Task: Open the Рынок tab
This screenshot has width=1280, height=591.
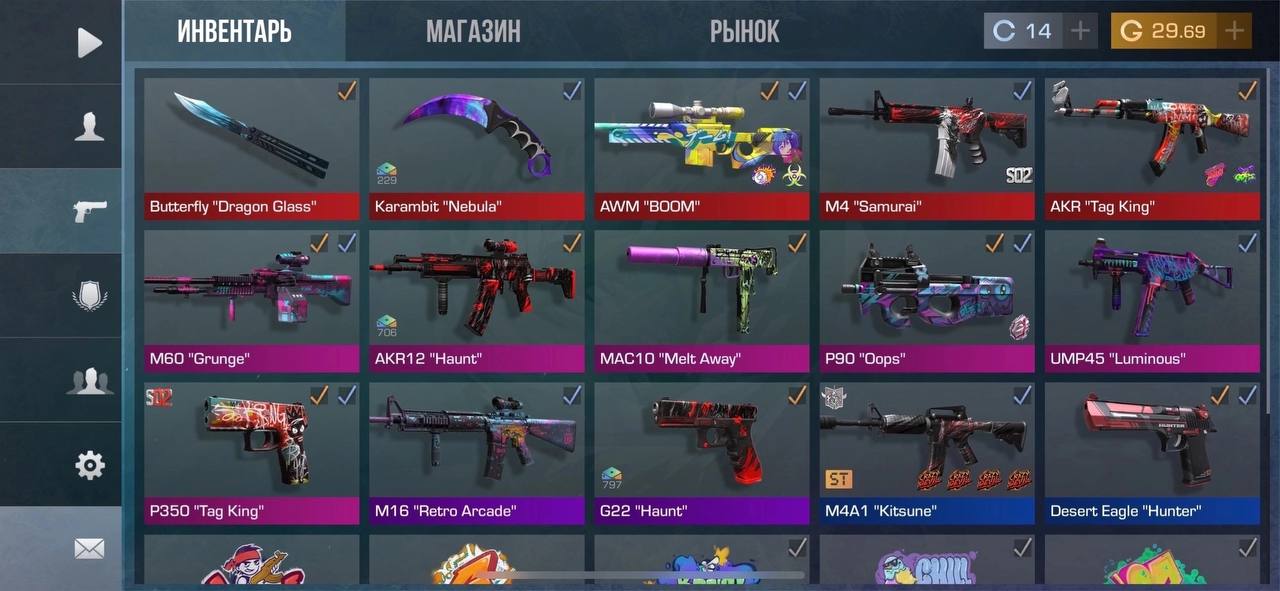Action: [x=744, y=32]
